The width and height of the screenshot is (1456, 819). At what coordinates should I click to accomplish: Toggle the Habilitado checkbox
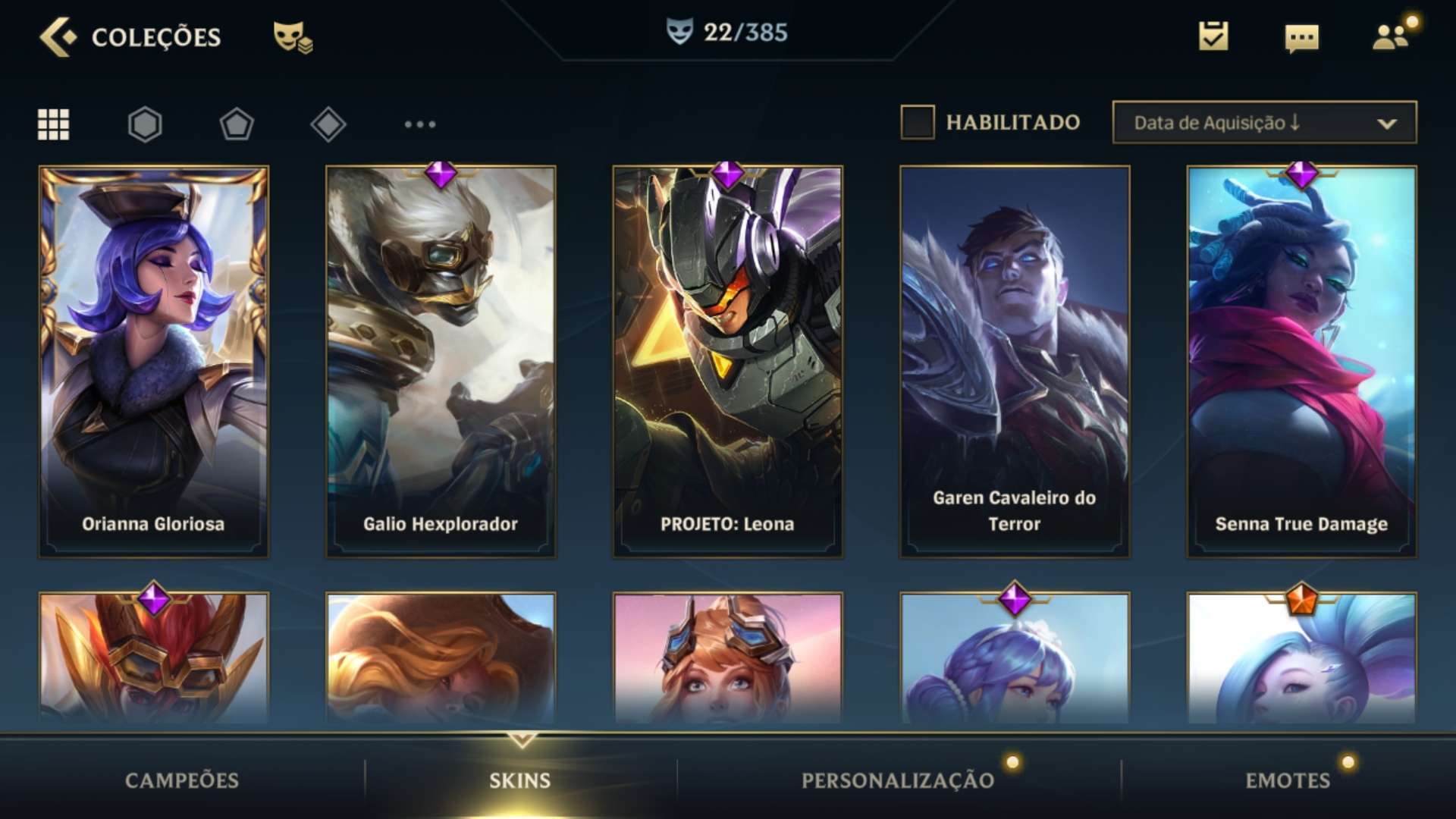coord(917,123)
